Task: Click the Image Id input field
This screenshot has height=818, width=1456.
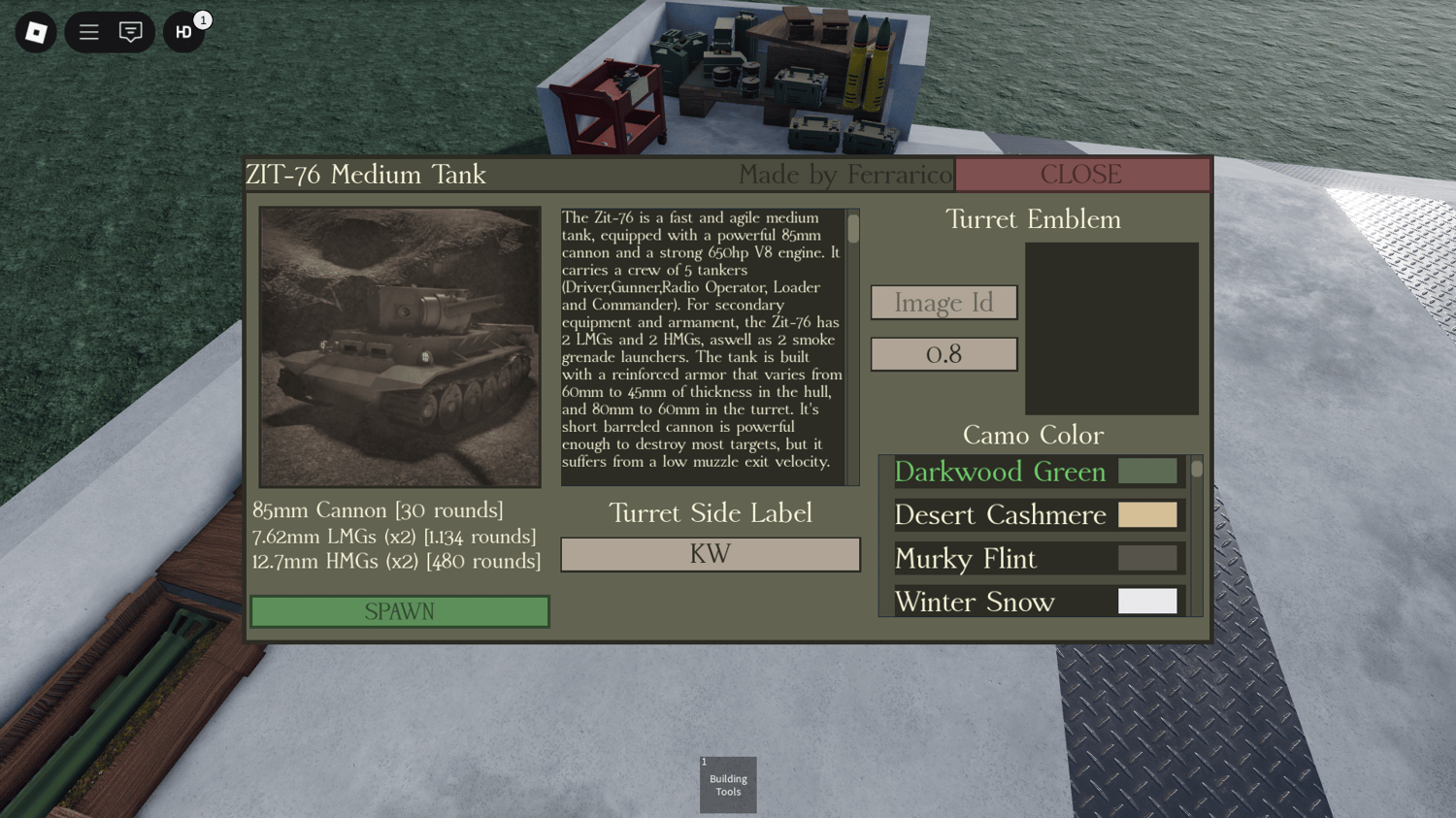Action: (943, 303)
